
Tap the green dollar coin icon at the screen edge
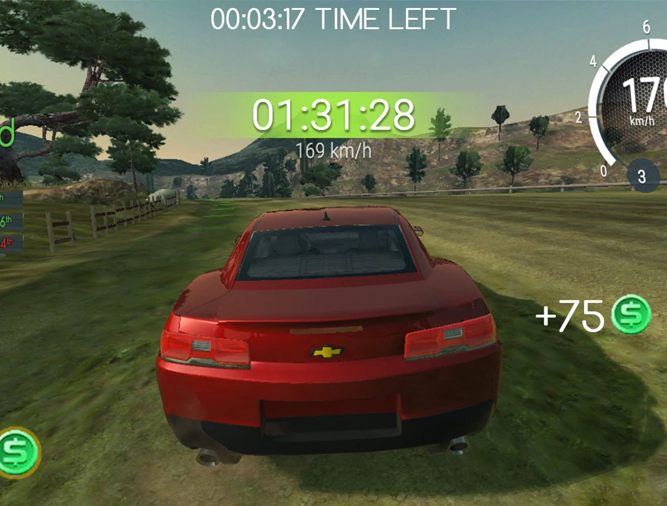tap(17, 452)
